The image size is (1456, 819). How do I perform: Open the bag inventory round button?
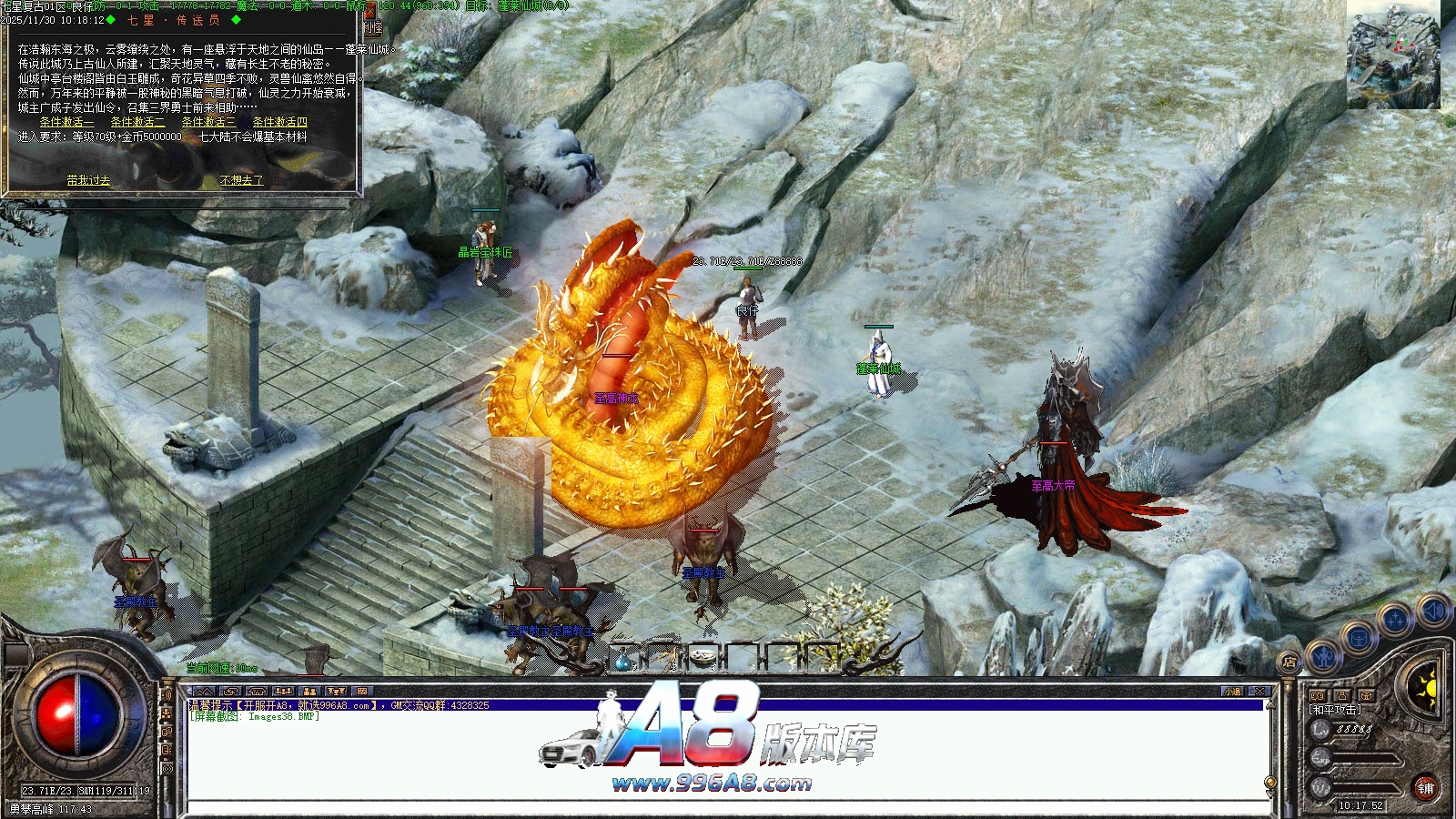pos(1358,636)
